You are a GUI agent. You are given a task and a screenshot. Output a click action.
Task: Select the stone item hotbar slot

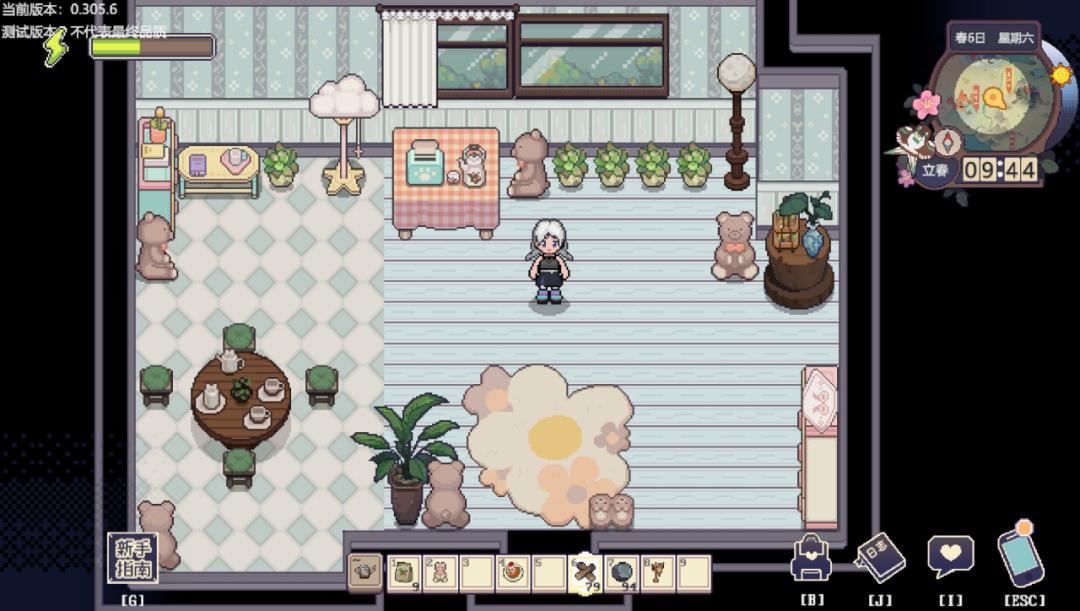pos(621,573)
